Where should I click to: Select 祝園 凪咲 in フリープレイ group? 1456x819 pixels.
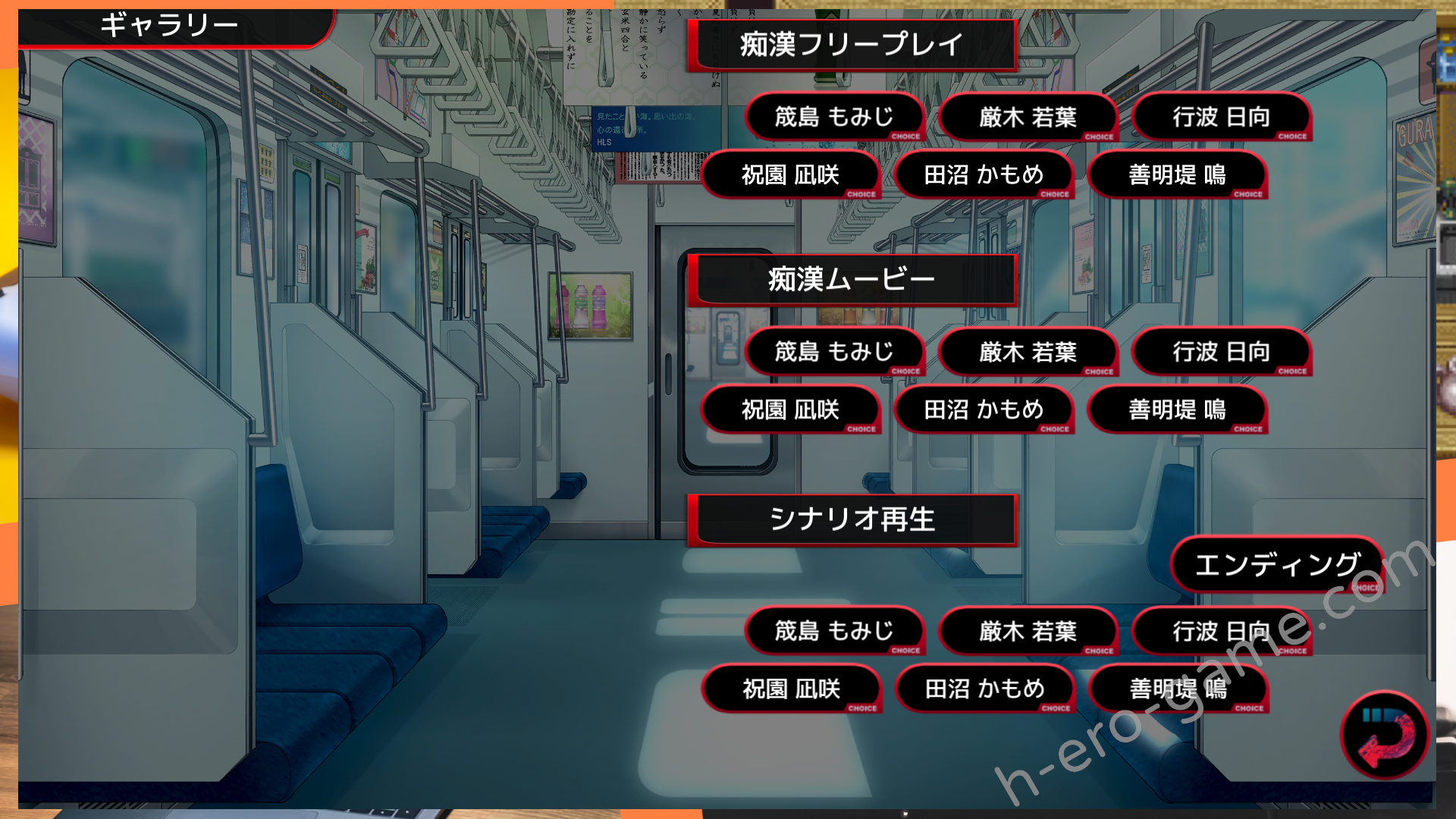click(x=790, y=175)
